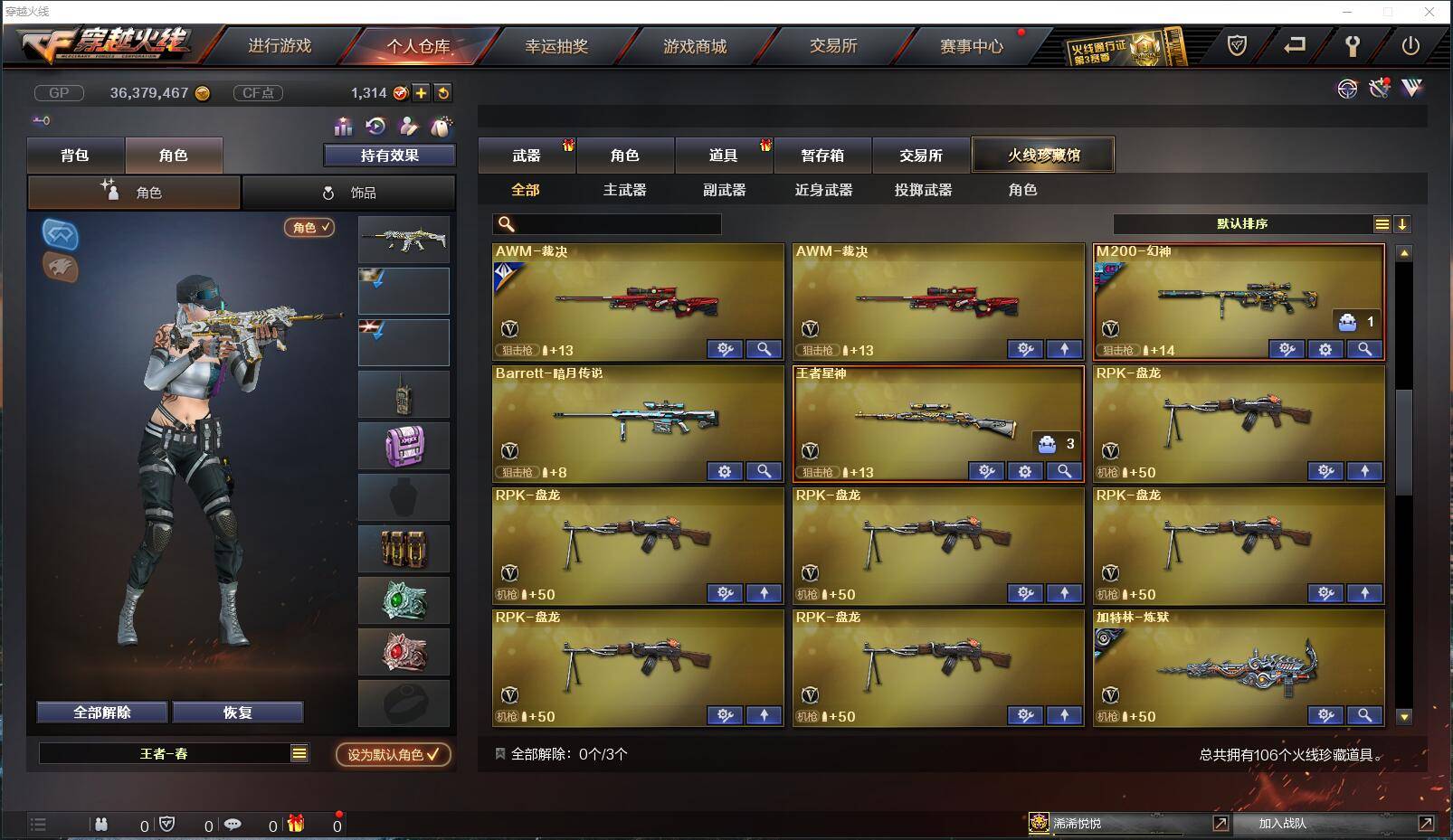Image resolution: width=1453 pixels, height=840 pixels.
Task: Click the 全部解除 button below character
Action: point(100,712)
